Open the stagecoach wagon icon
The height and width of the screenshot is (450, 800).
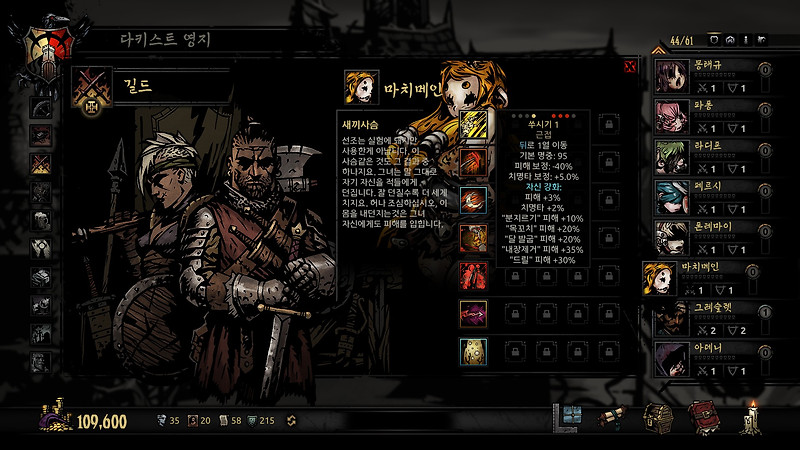[x=612, y=417]
